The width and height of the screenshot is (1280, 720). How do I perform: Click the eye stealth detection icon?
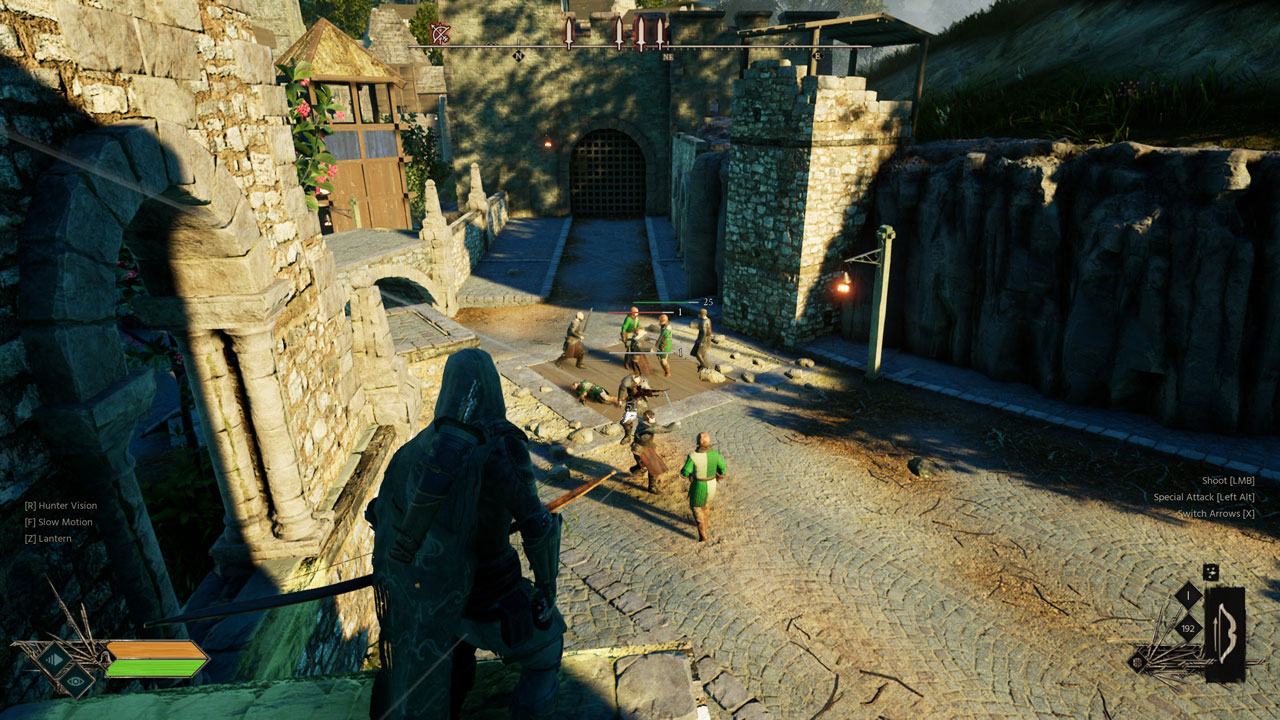(76, 681)
